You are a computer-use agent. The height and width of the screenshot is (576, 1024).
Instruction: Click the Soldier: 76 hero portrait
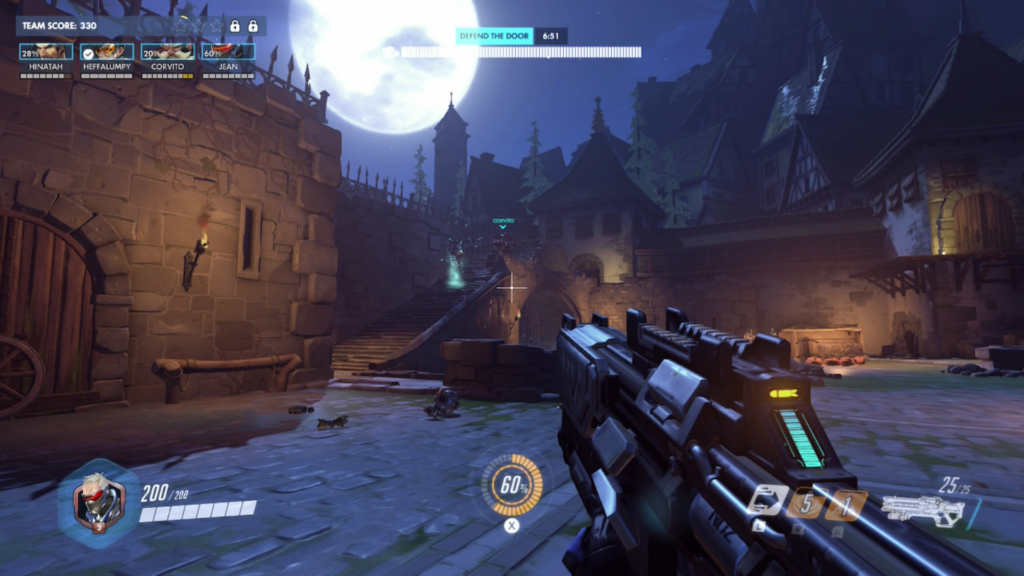pyautogui.click(x=99, y=501)
